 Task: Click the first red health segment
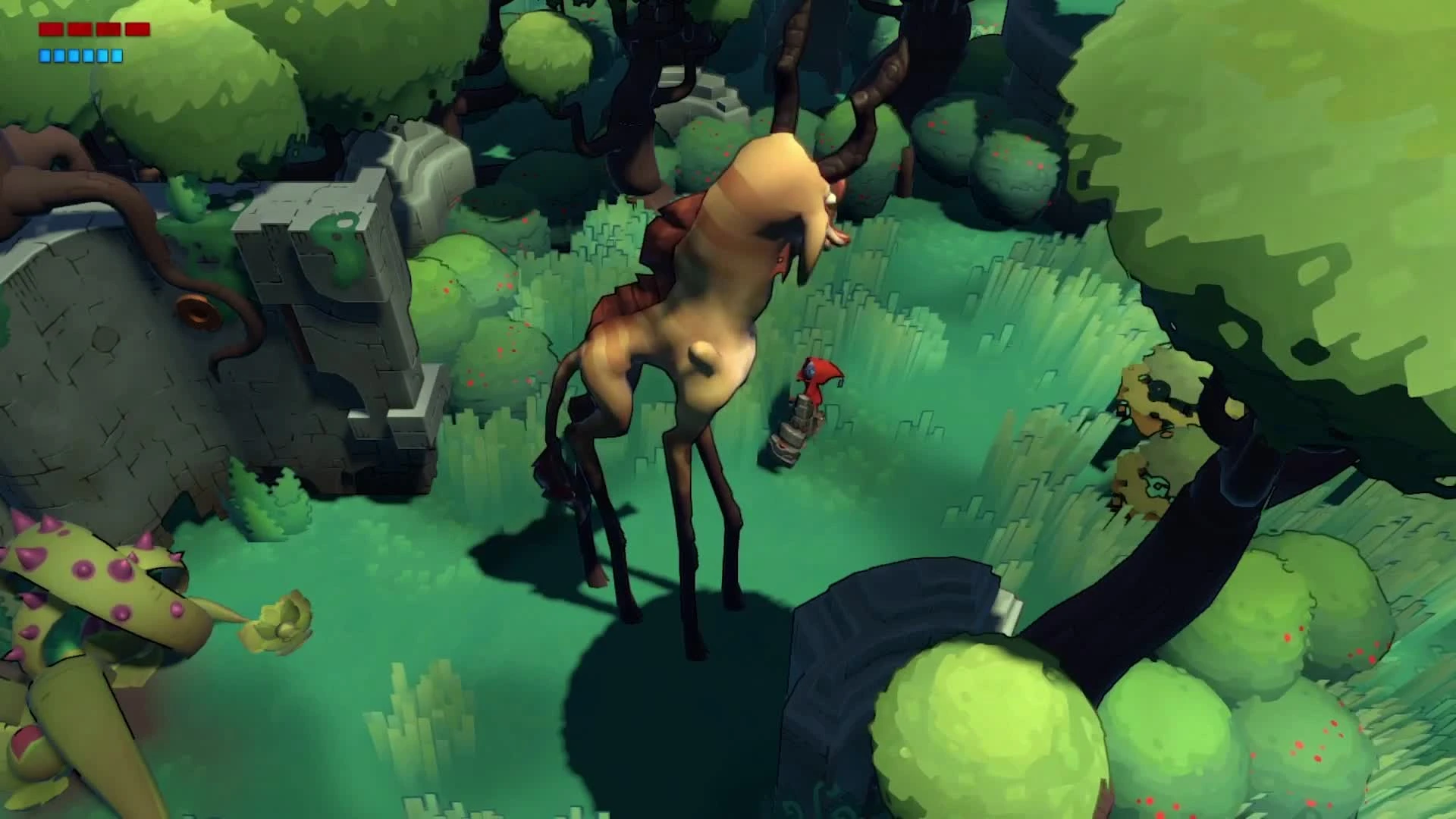pos(50,29)
